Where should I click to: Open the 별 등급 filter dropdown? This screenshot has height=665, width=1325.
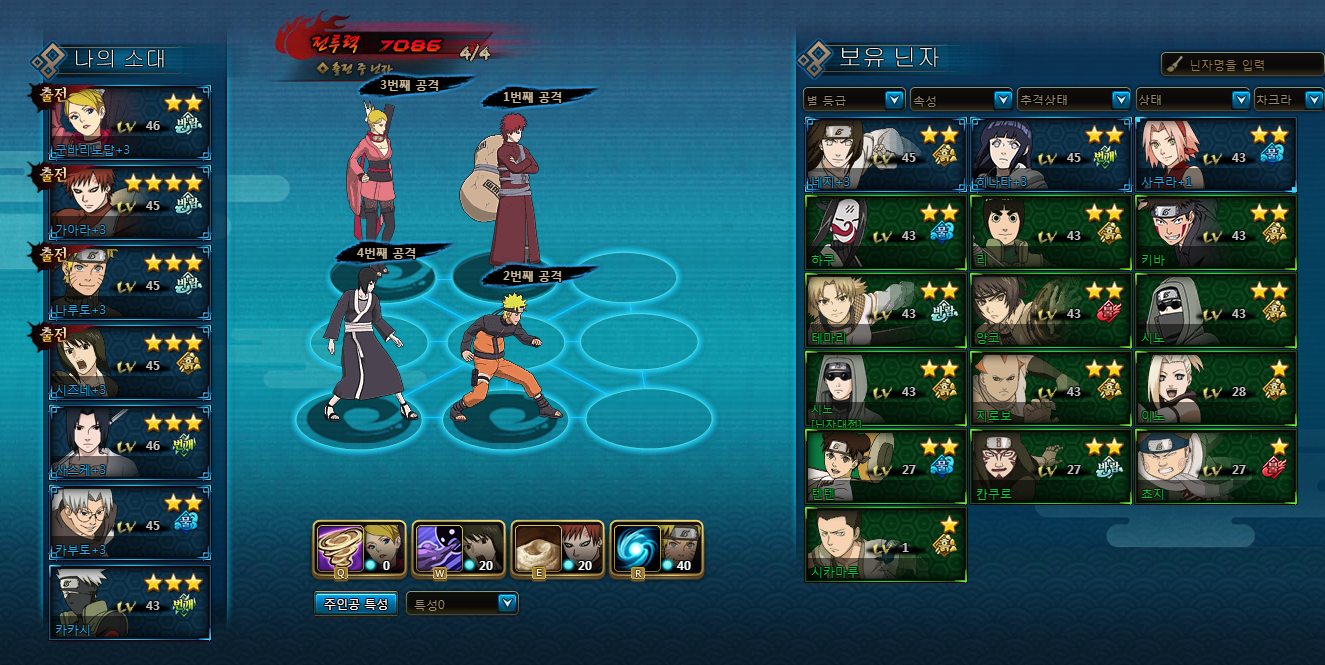coord(854,100)
